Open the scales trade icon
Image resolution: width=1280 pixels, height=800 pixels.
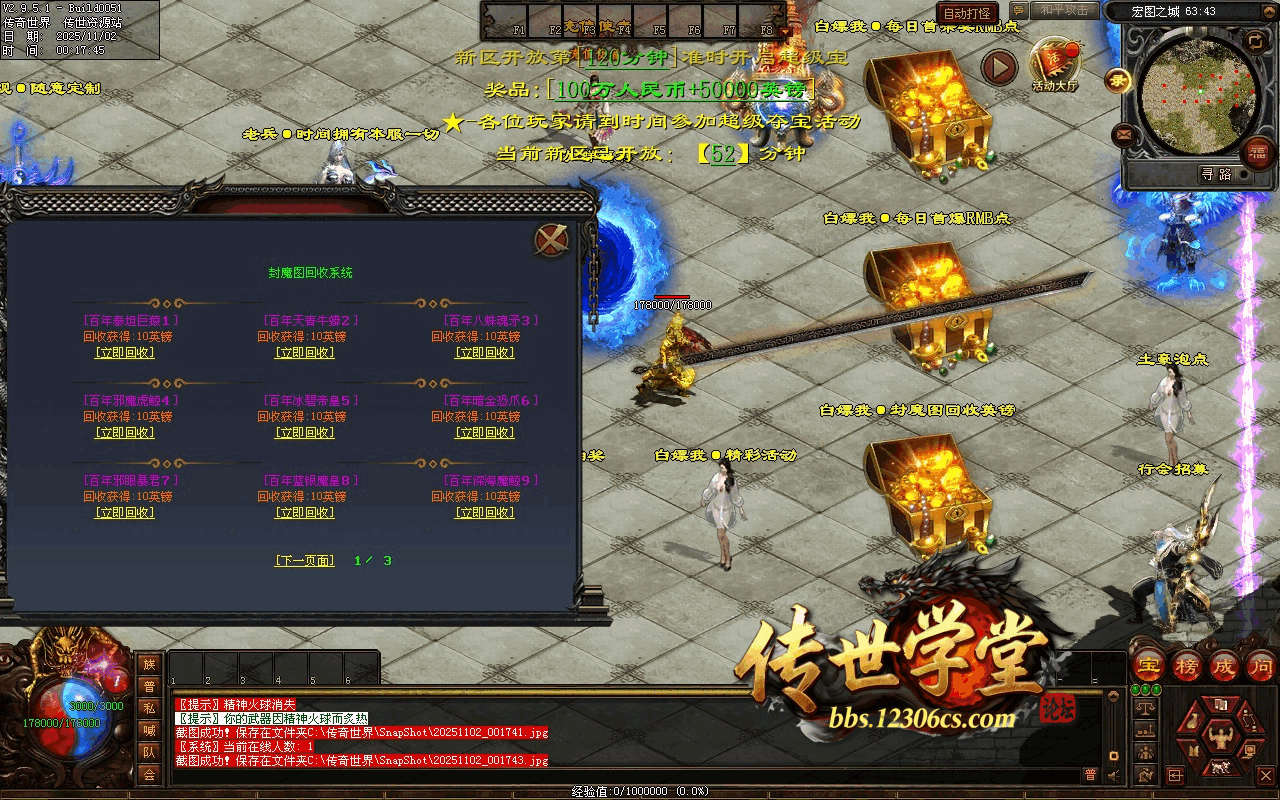coord(1146,707)
